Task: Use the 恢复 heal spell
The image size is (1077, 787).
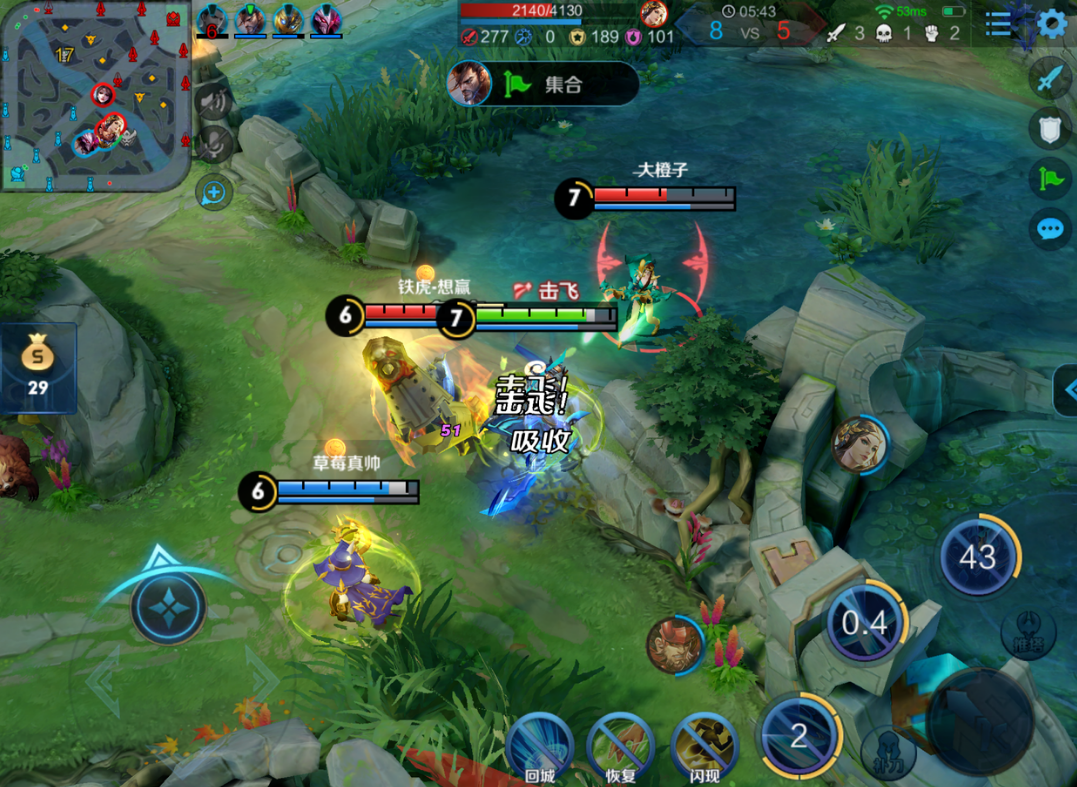Action: (x=621, y=747)
